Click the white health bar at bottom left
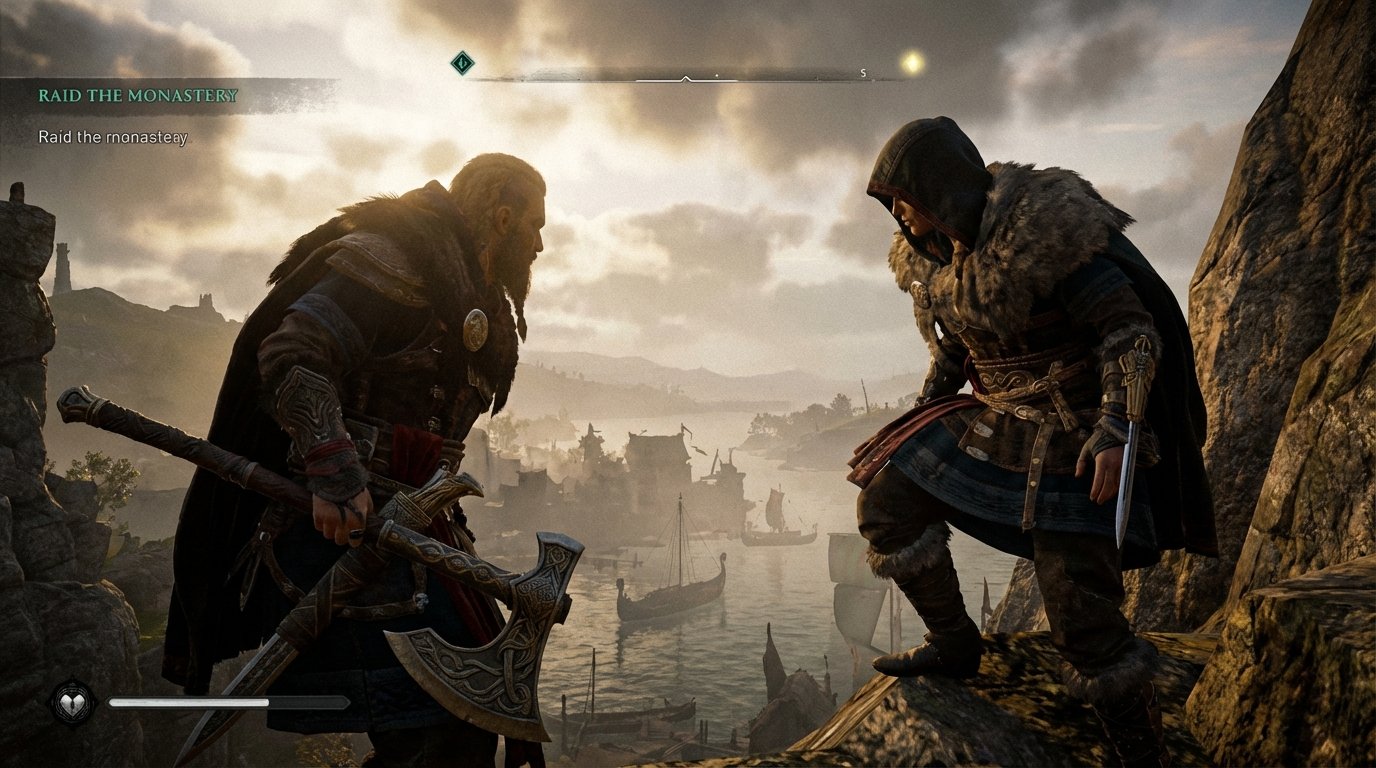 pos(190,701)
